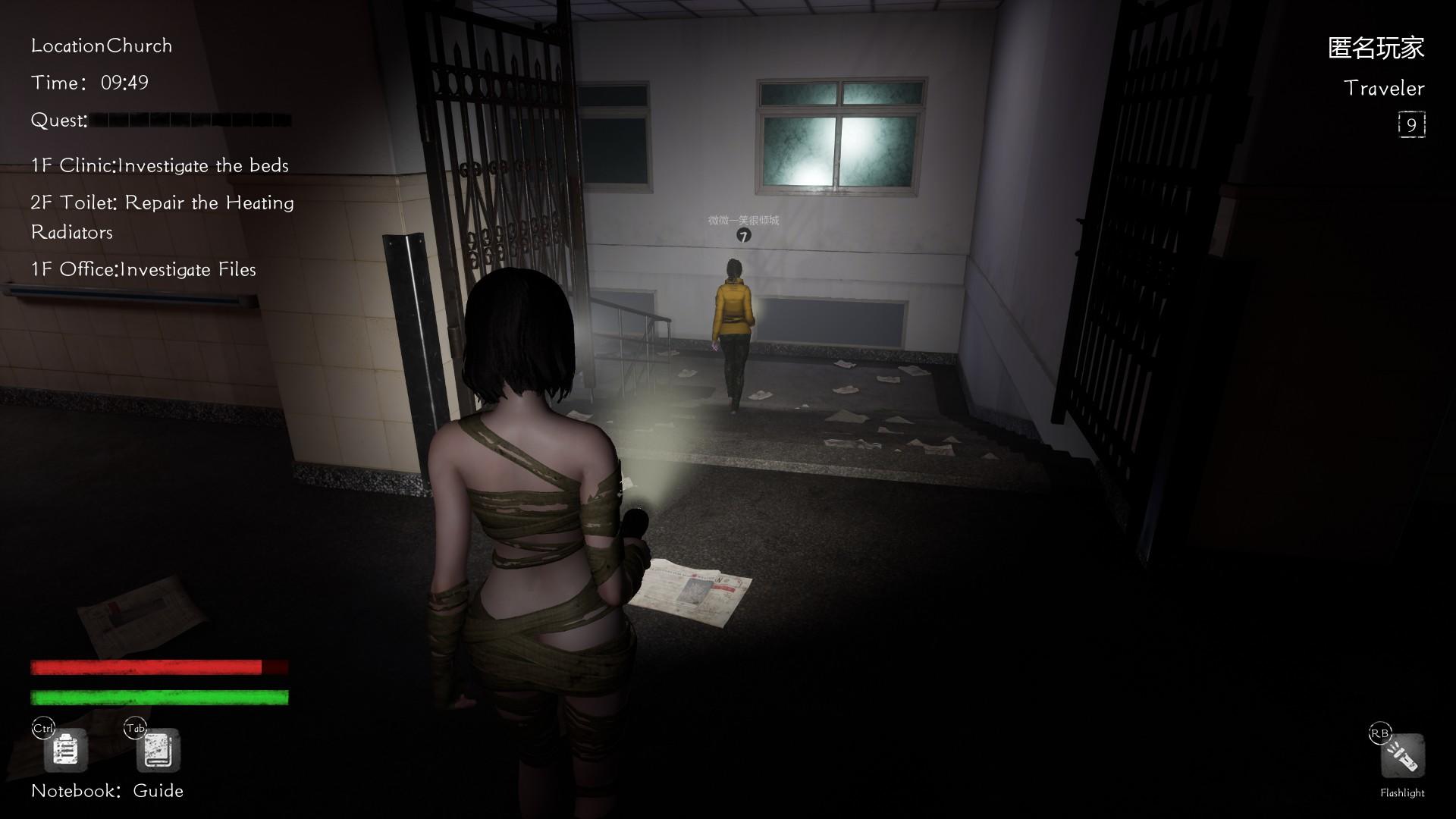Select the 1F Clinic beds quest entry
Screen dimensions: 1456x819
160,165
